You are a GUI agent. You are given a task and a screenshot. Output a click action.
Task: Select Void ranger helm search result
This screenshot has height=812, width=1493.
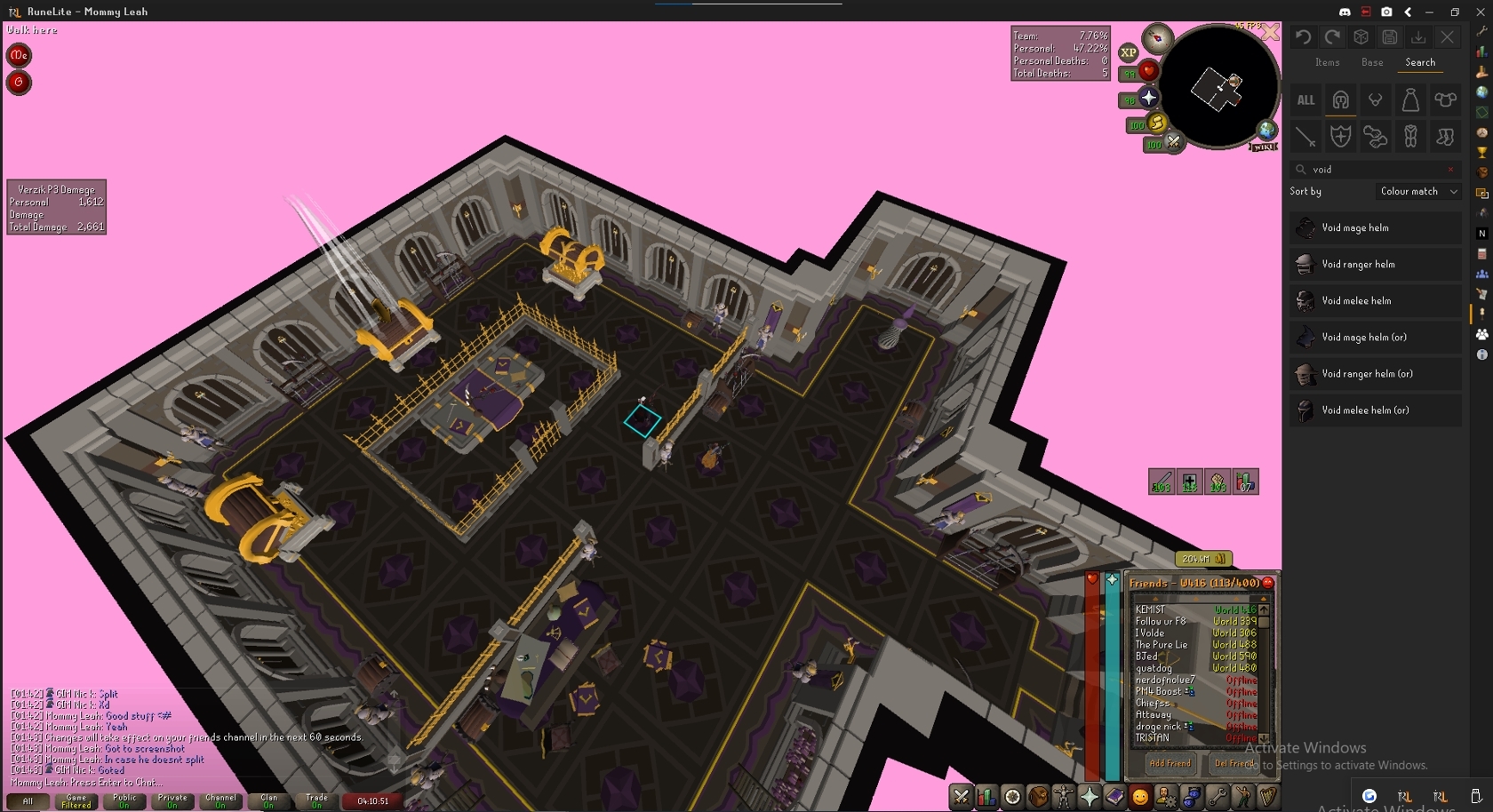[1358, 264]
